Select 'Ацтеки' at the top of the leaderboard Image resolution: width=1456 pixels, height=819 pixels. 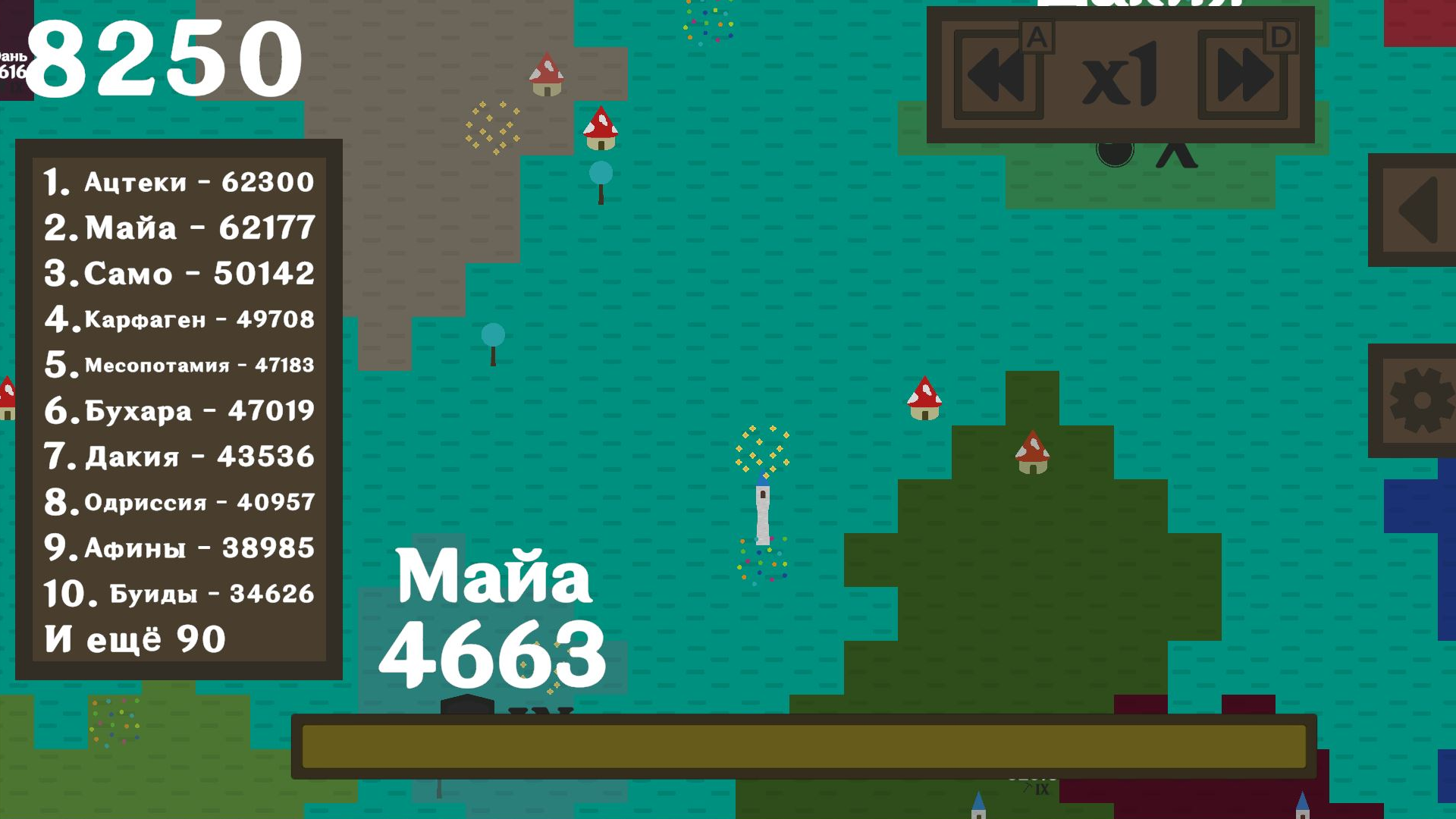coord(178,182)
